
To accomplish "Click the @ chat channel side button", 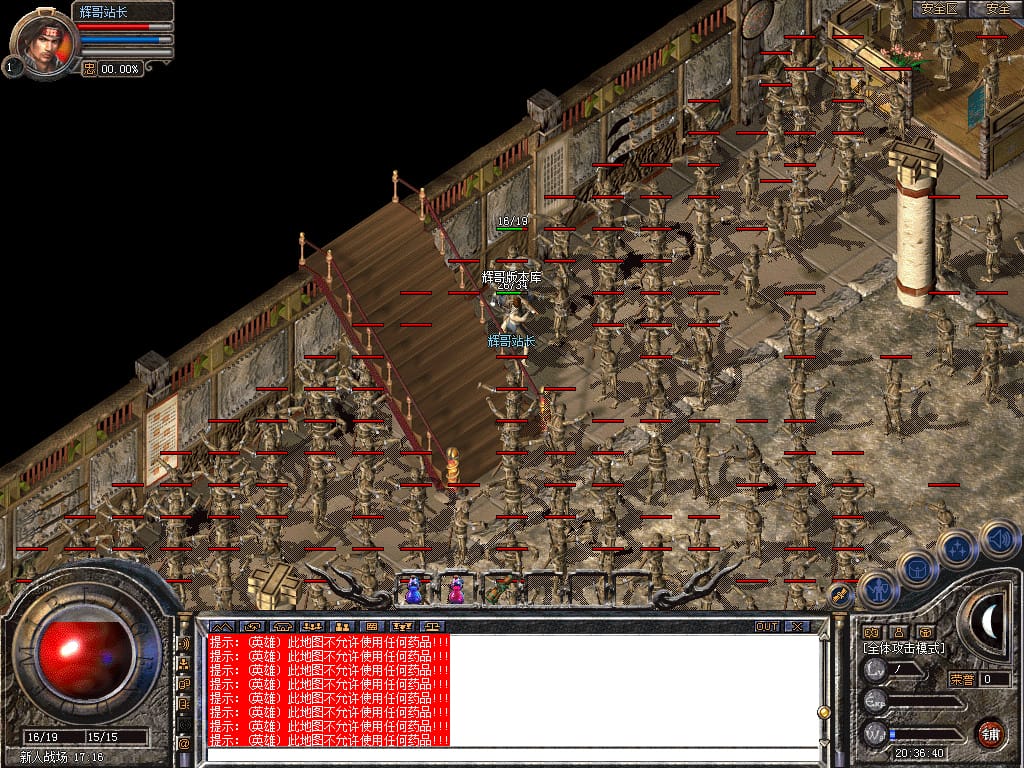I will click(x=184, y=743).
